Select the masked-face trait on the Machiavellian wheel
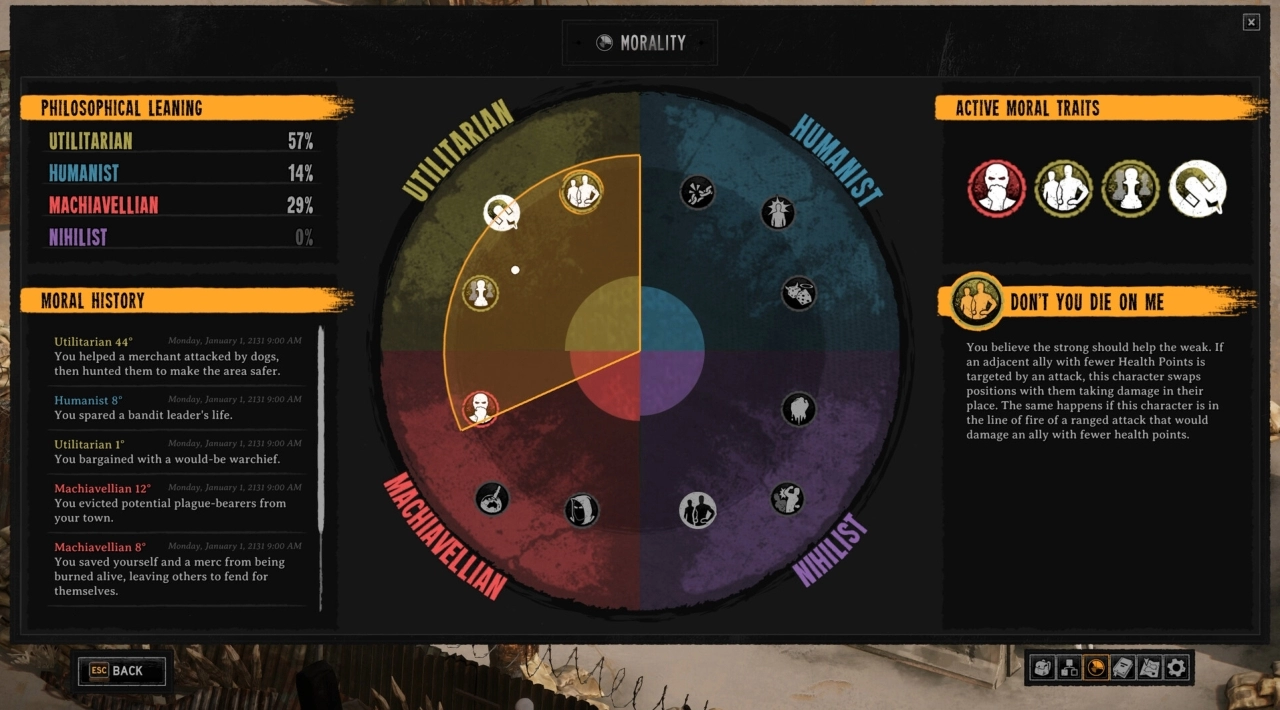The image size is (1280, 710). coord(481,408)
